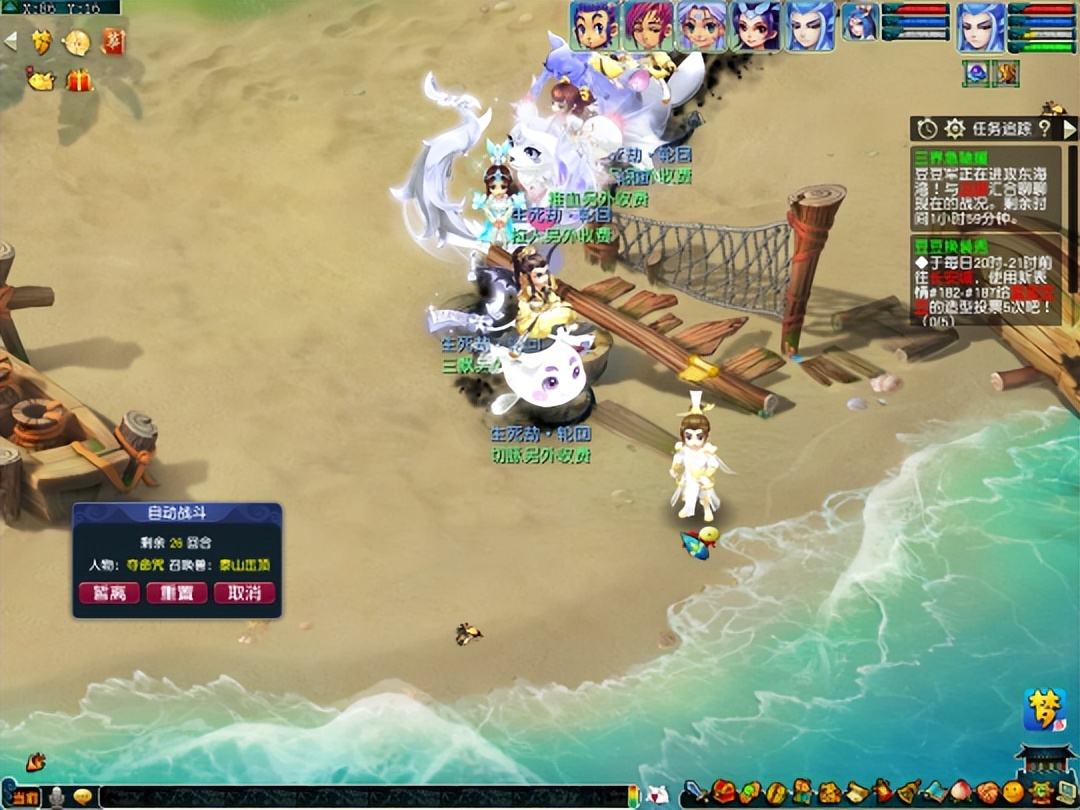Click the clock icon in quest tracker header

coord(927,129)
